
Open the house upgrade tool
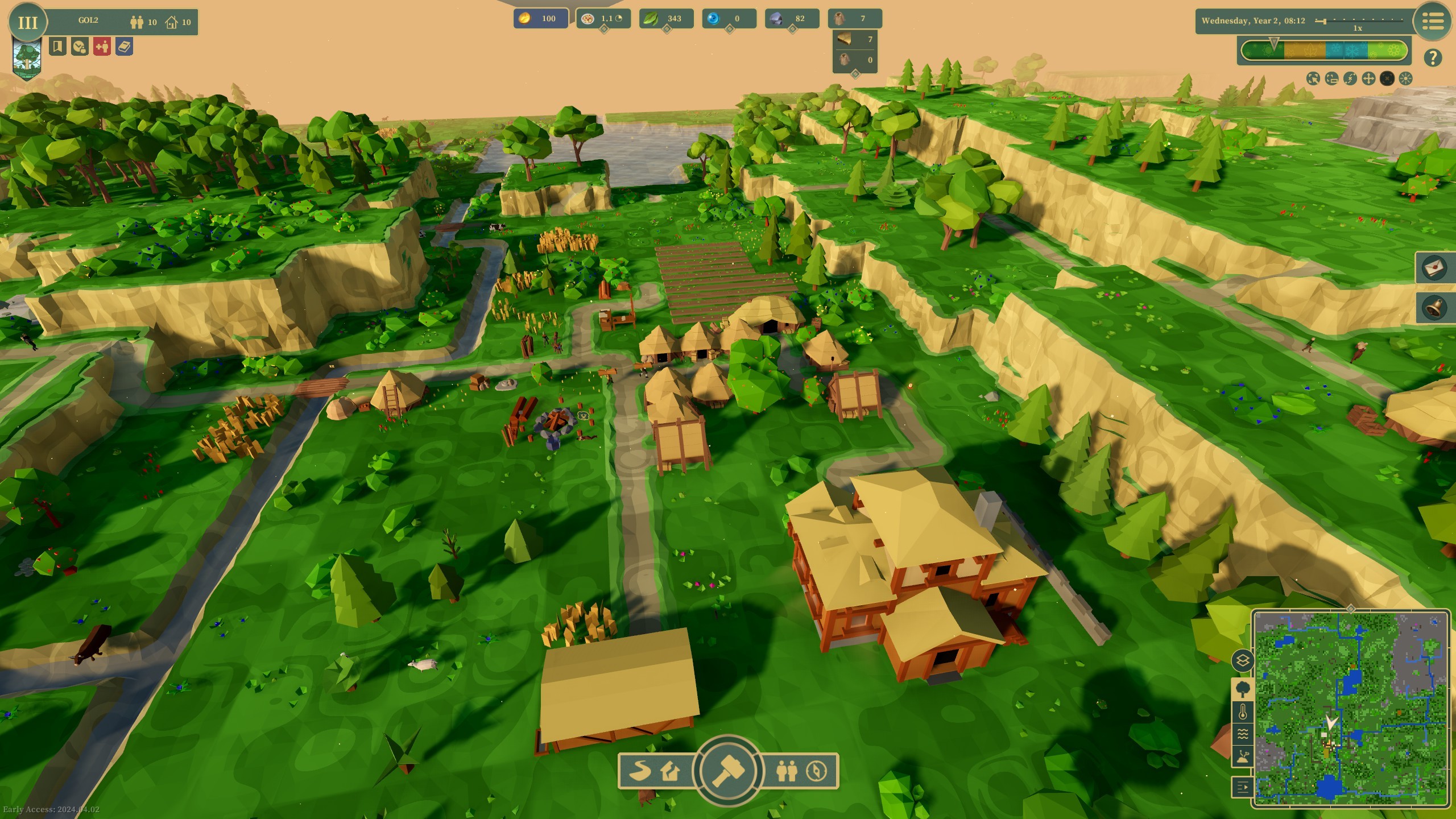671,771
